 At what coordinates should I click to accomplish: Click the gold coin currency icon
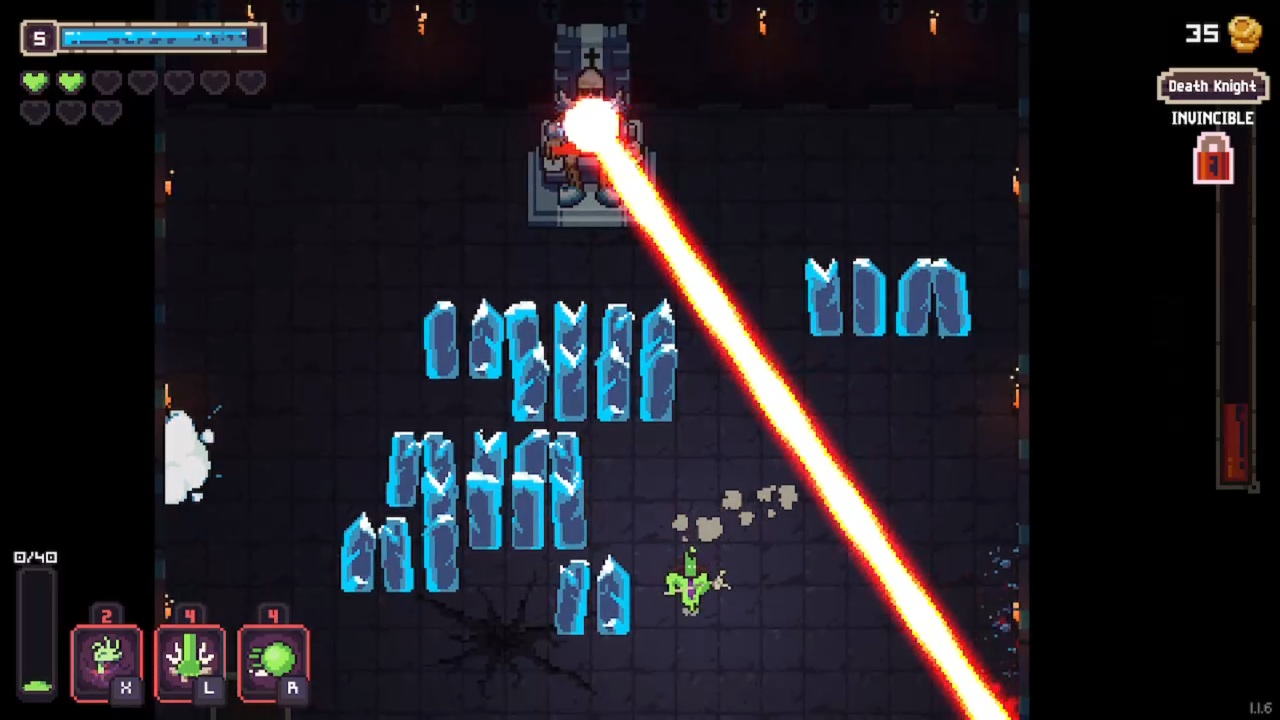1243,35
